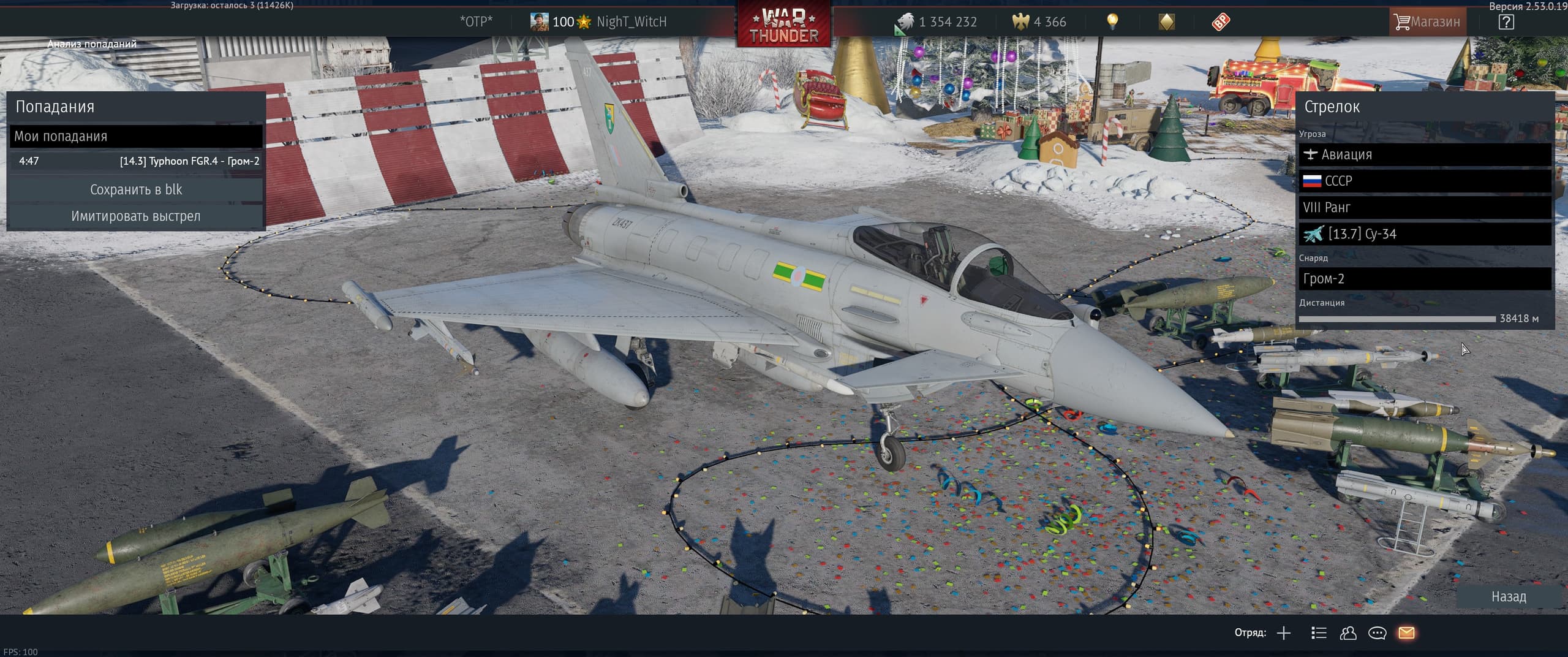Open the NighT_WitcH player profile
This screenshot has width=1568, height=657.
(630, 22)
